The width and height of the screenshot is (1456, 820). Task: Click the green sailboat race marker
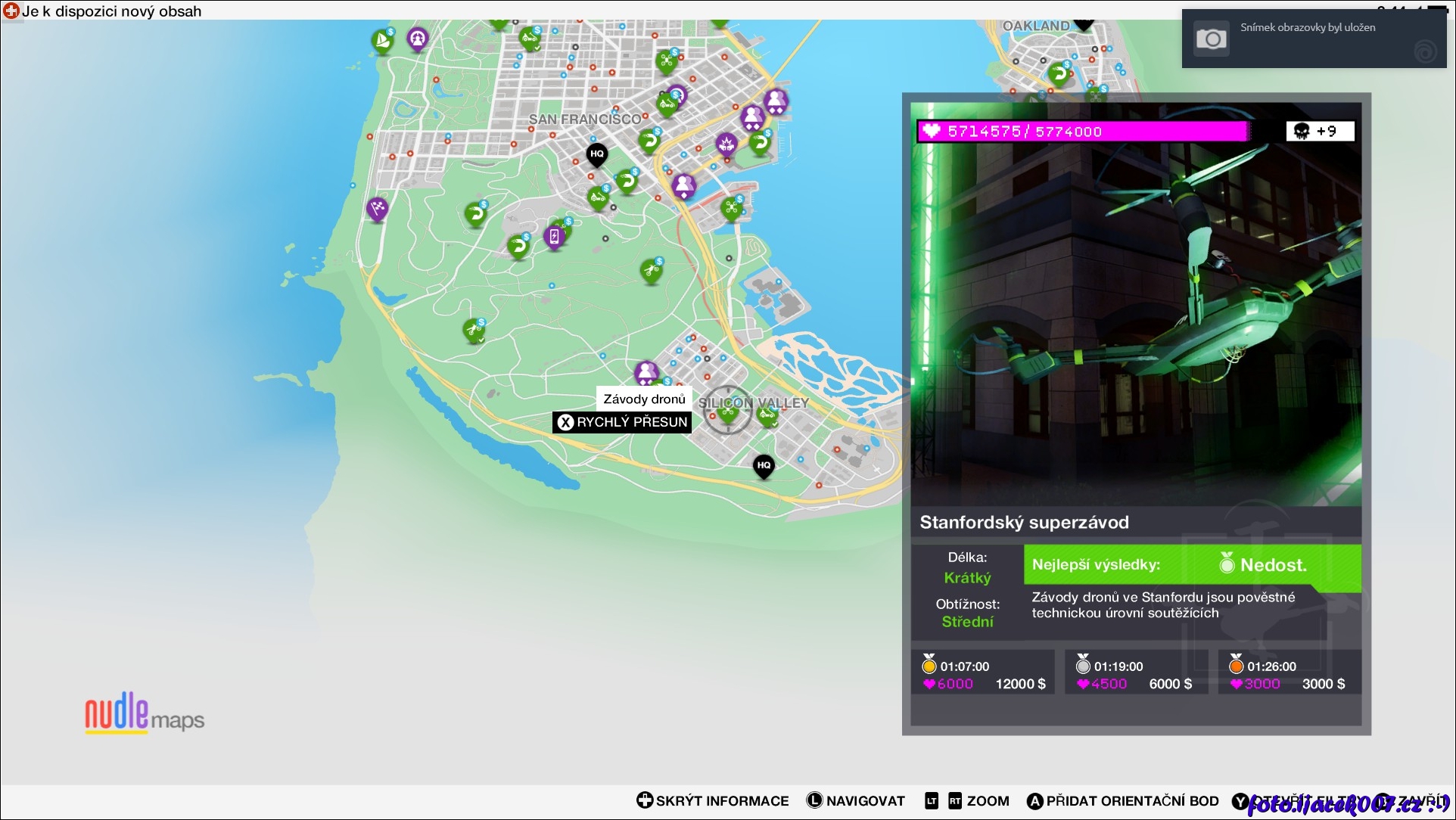pyautogui.click(x=383, y=41)
